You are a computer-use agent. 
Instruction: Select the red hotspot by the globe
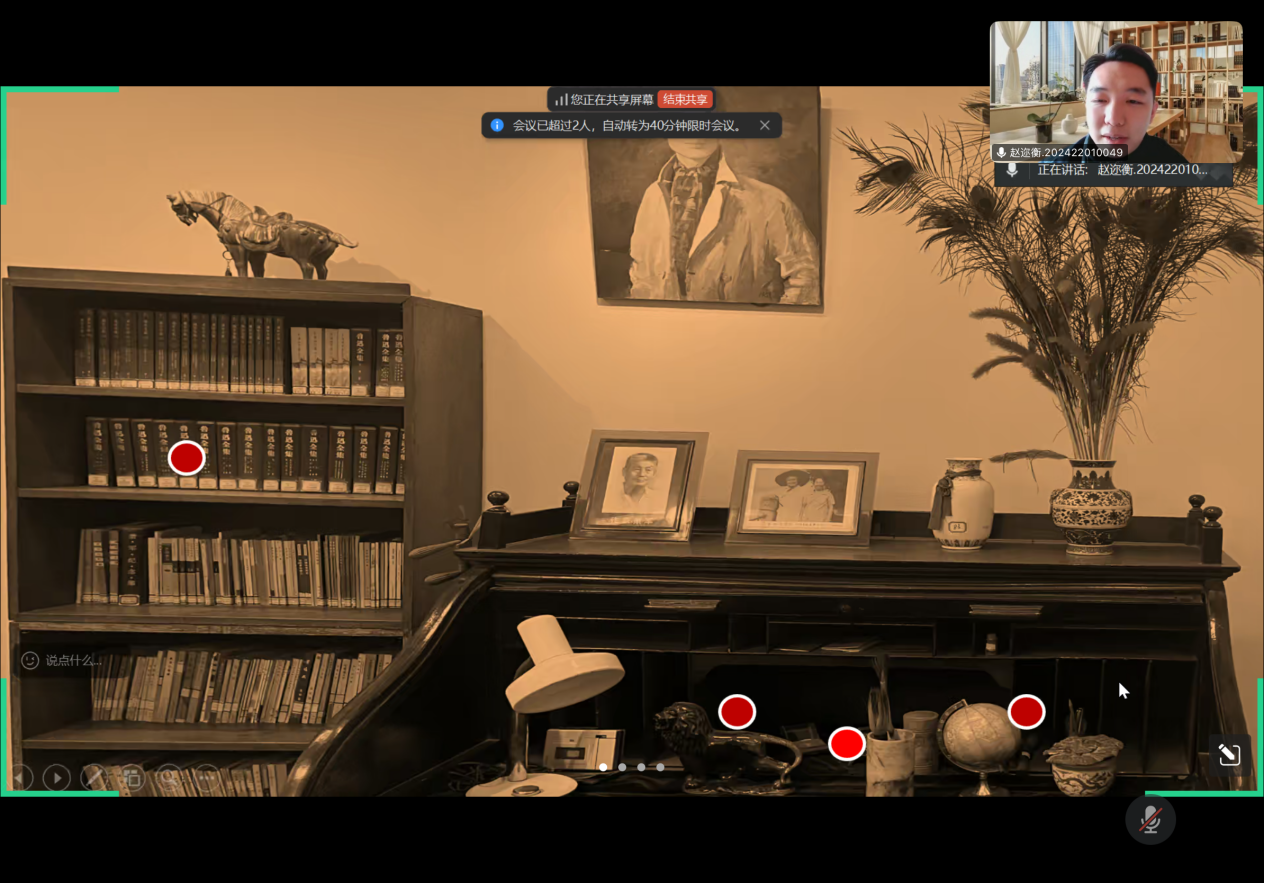(x=1026, y=711)
